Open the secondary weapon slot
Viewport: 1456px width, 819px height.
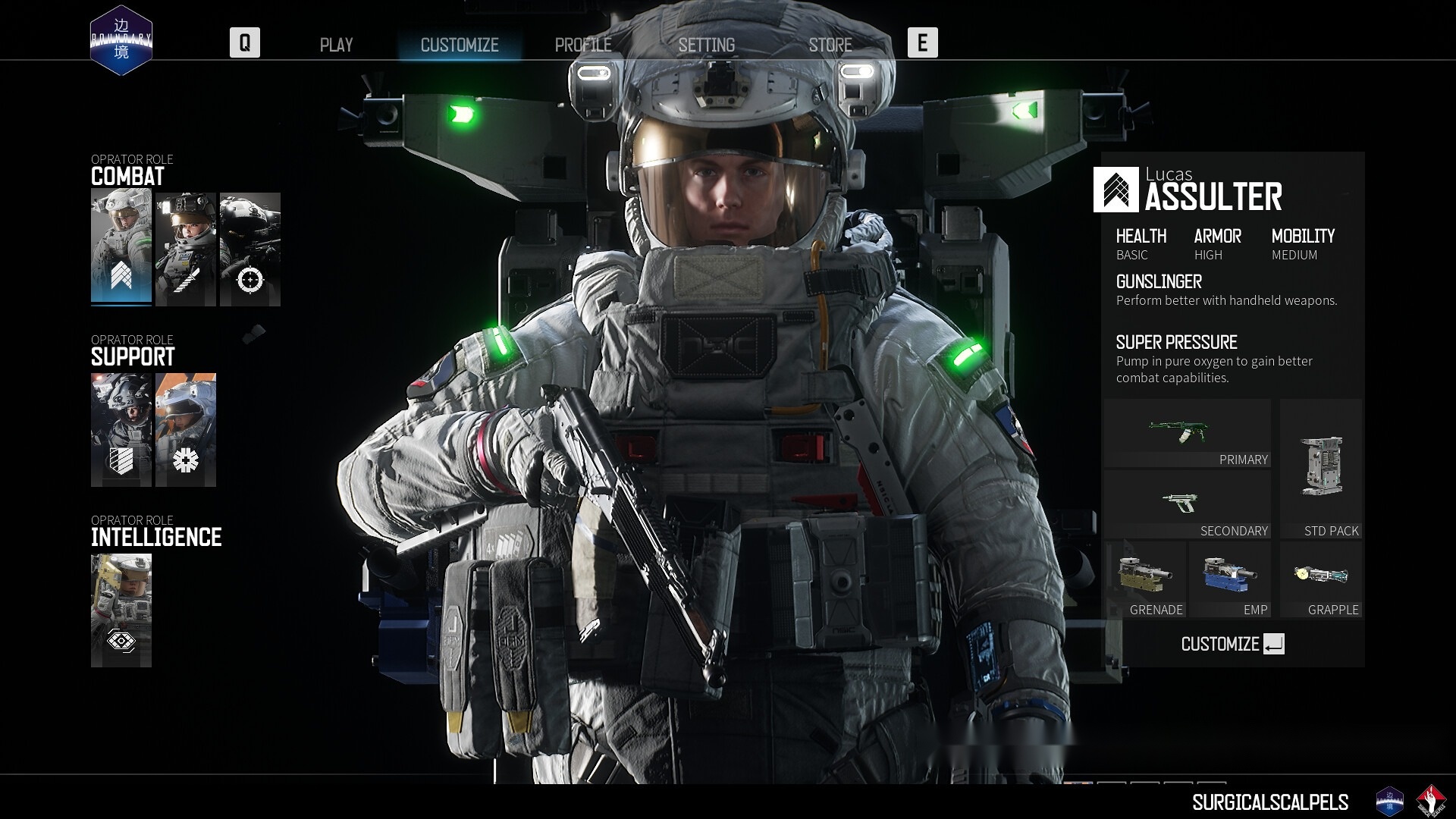click(1187, 503)
